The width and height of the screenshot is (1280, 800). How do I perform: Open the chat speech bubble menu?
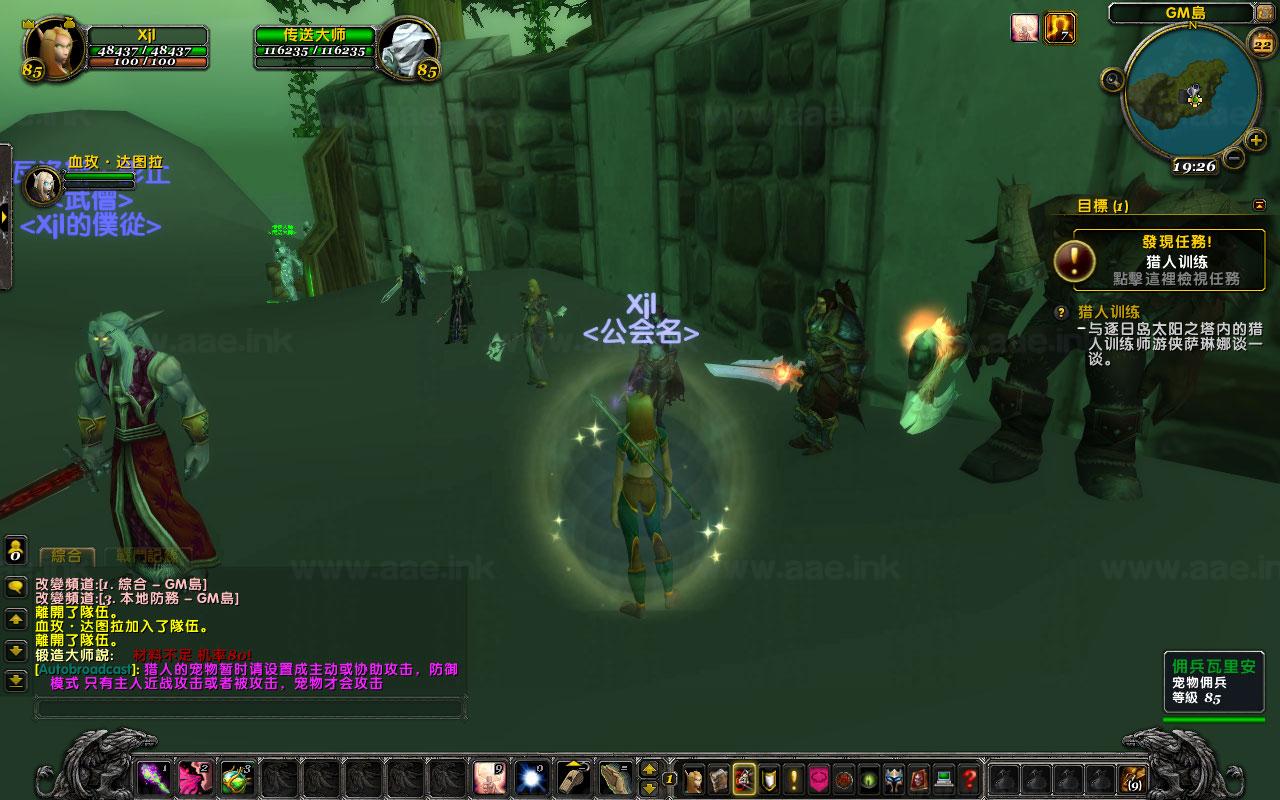tap(16, 587)
